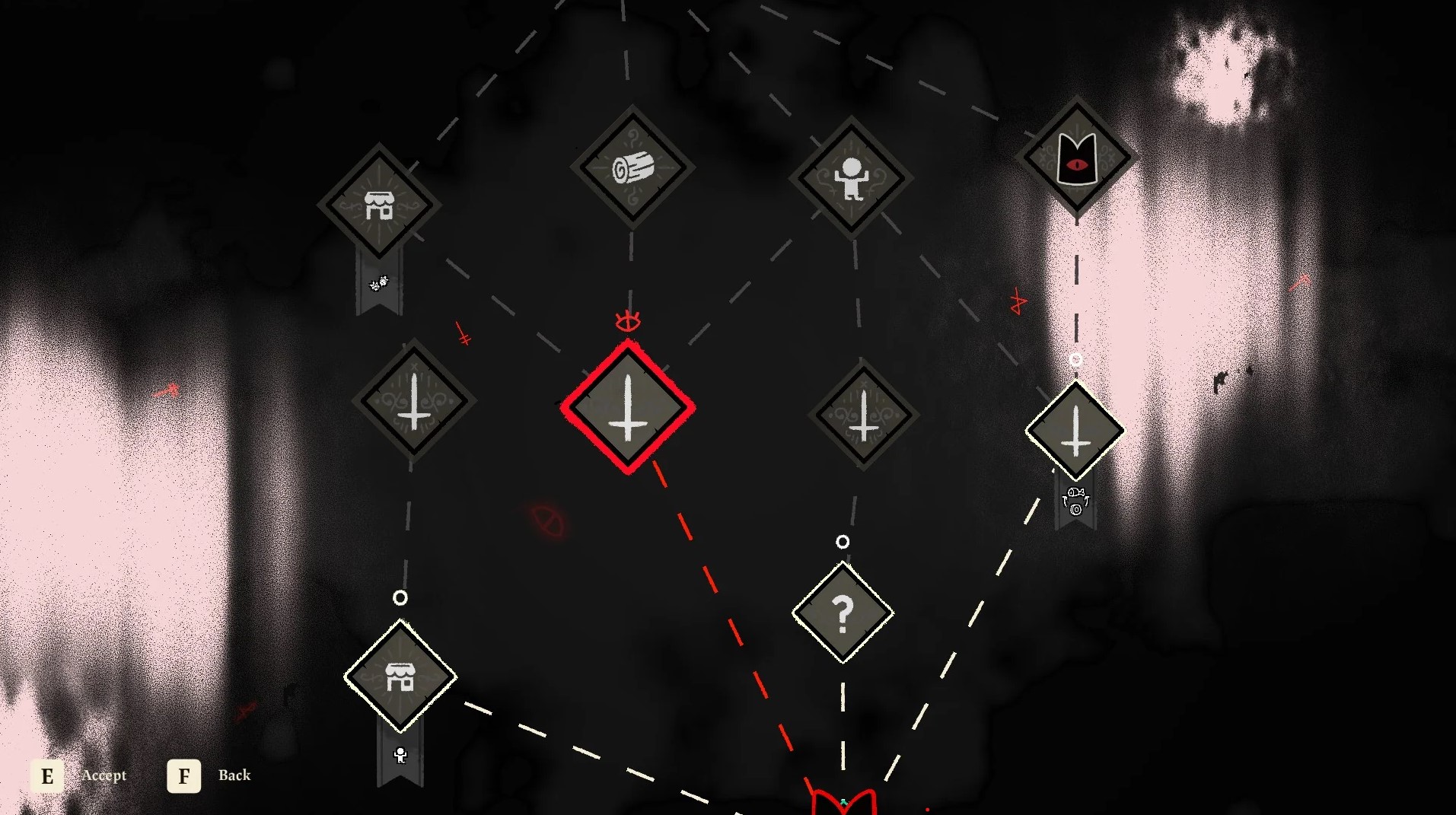The image size is (1456, 815).
Task: Click the F key prompt icon
Action: (183, 776)
